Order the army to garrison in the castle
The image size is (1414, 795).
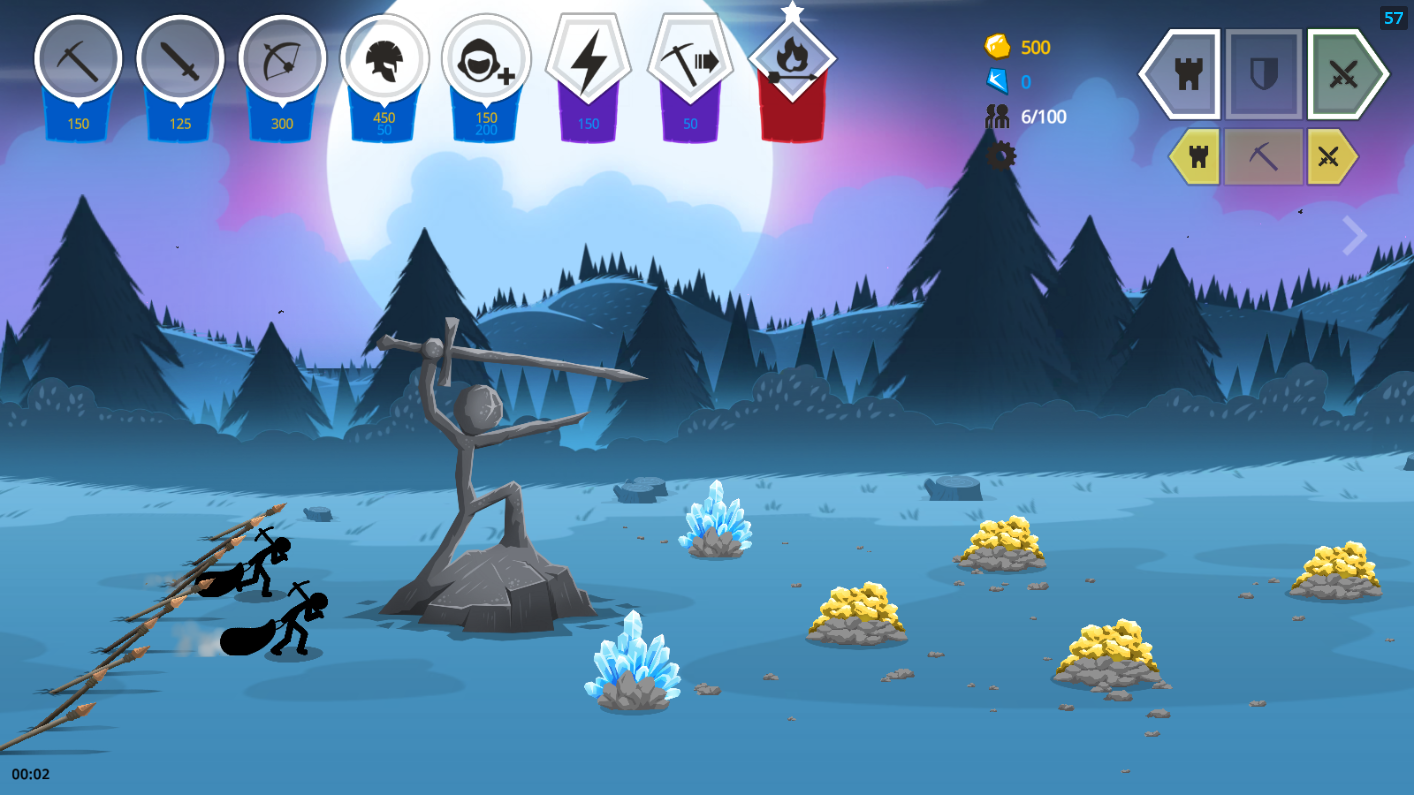click(1185, 74)
